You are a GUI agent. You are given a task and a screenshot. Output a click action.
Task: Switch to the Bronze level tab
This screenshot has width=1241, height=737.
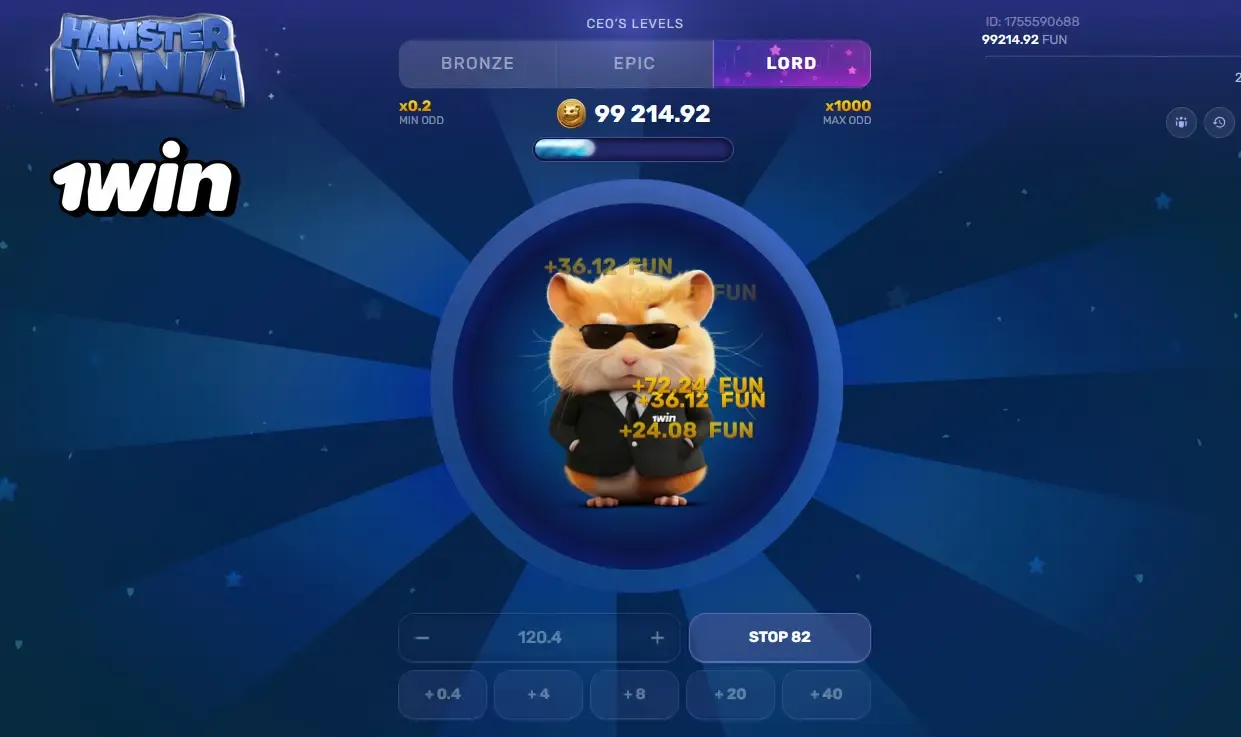[x=477, y=64]
